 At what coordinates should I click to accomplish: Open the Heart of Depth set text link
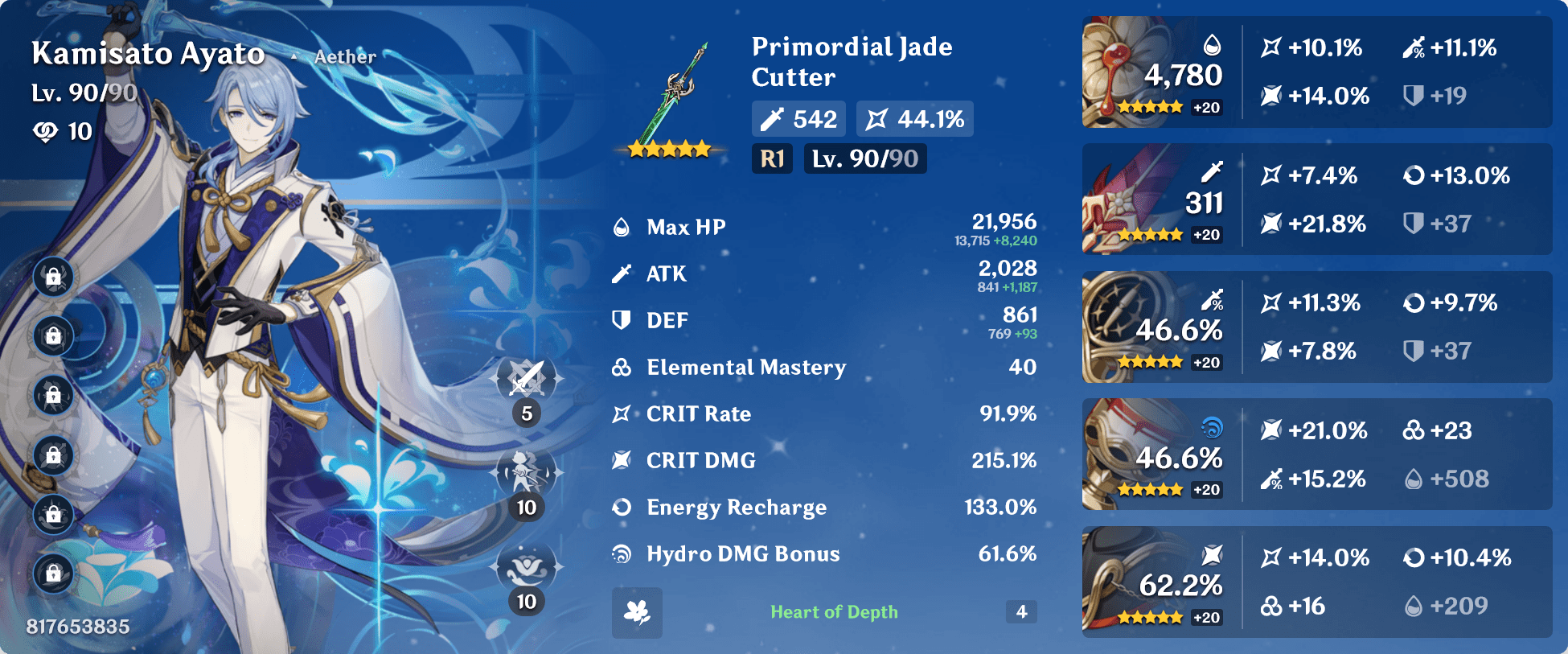pyautogui.click(x=834, y=611)
